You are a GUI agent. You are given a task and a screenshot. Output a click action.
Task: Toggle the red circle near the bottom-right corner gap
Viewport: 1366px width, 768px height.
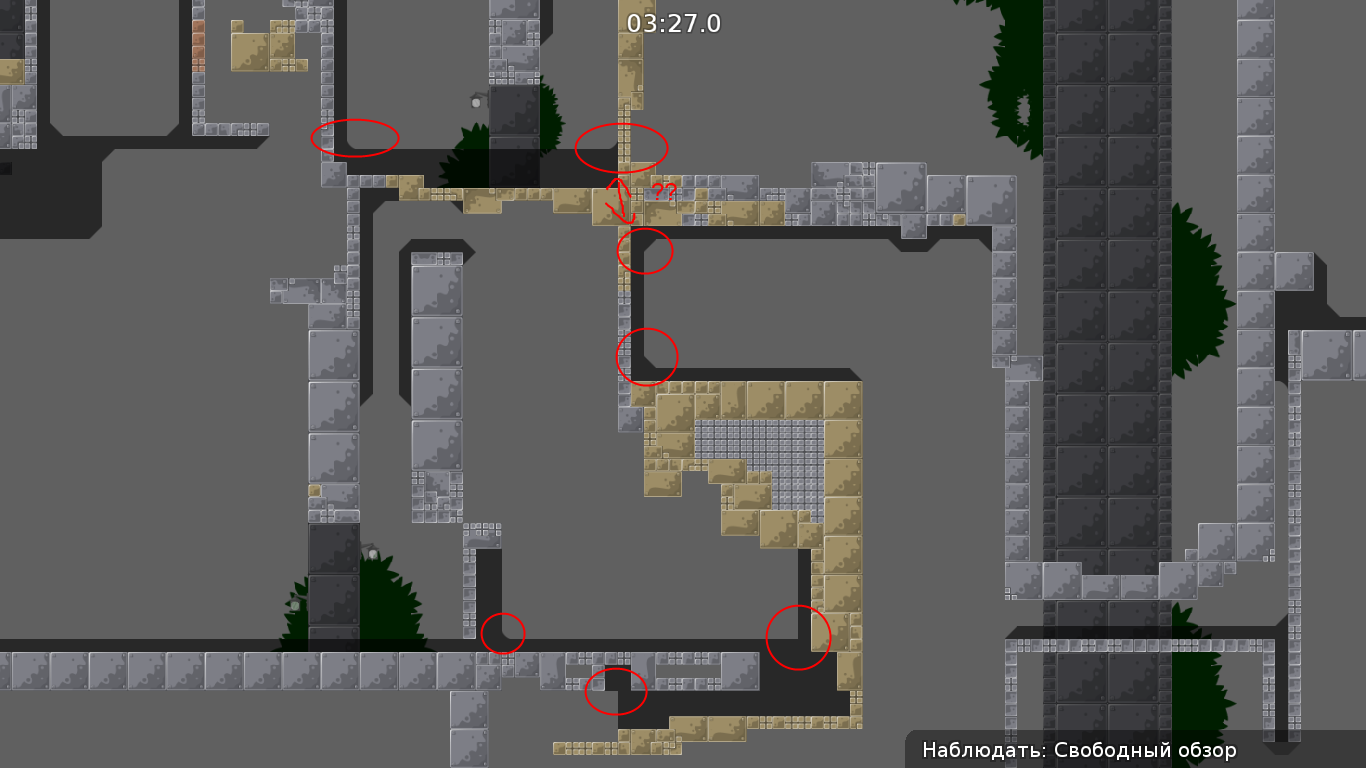point(797,637)
